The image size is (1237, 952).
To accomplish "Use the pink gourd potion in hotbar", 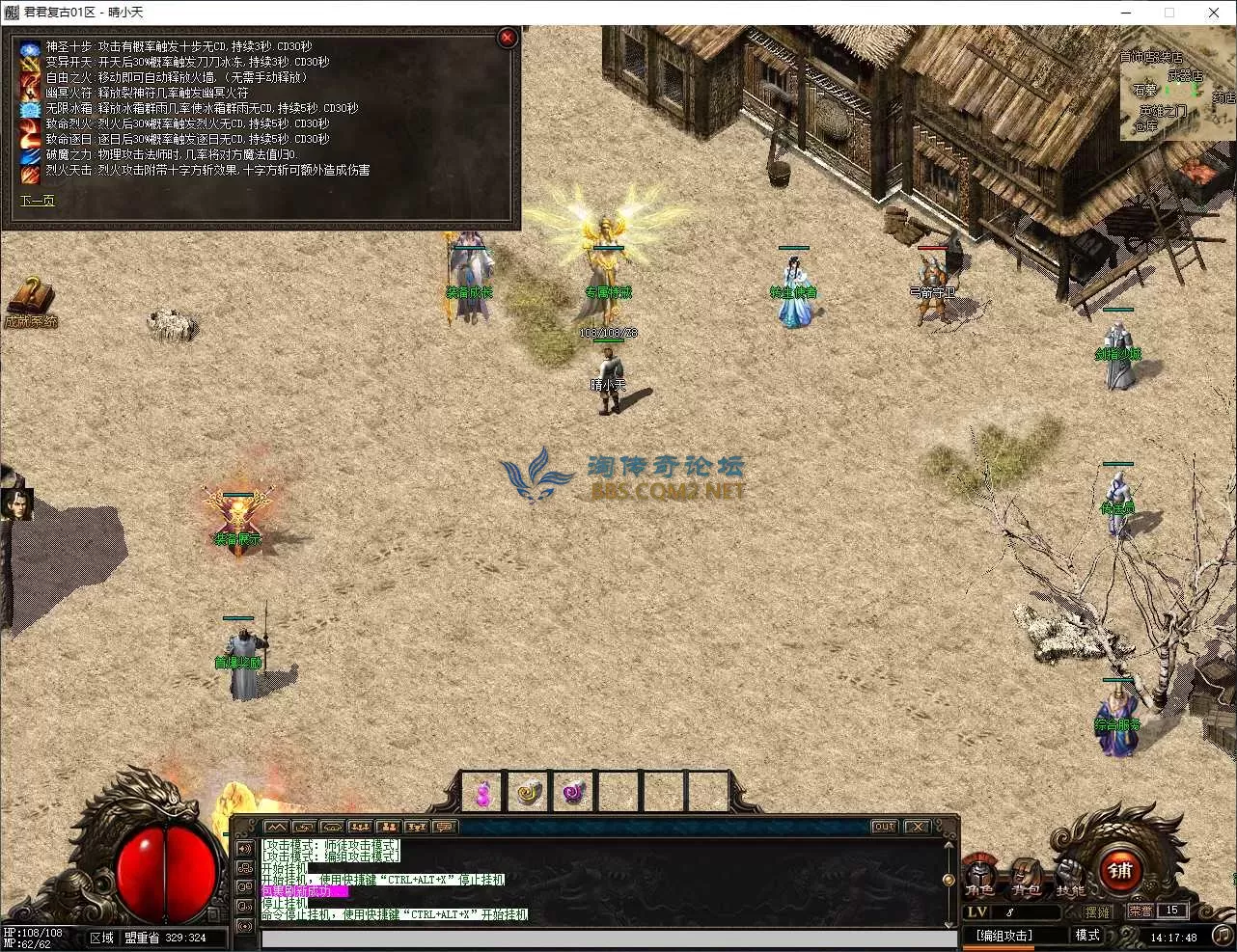I will (483, 794).
